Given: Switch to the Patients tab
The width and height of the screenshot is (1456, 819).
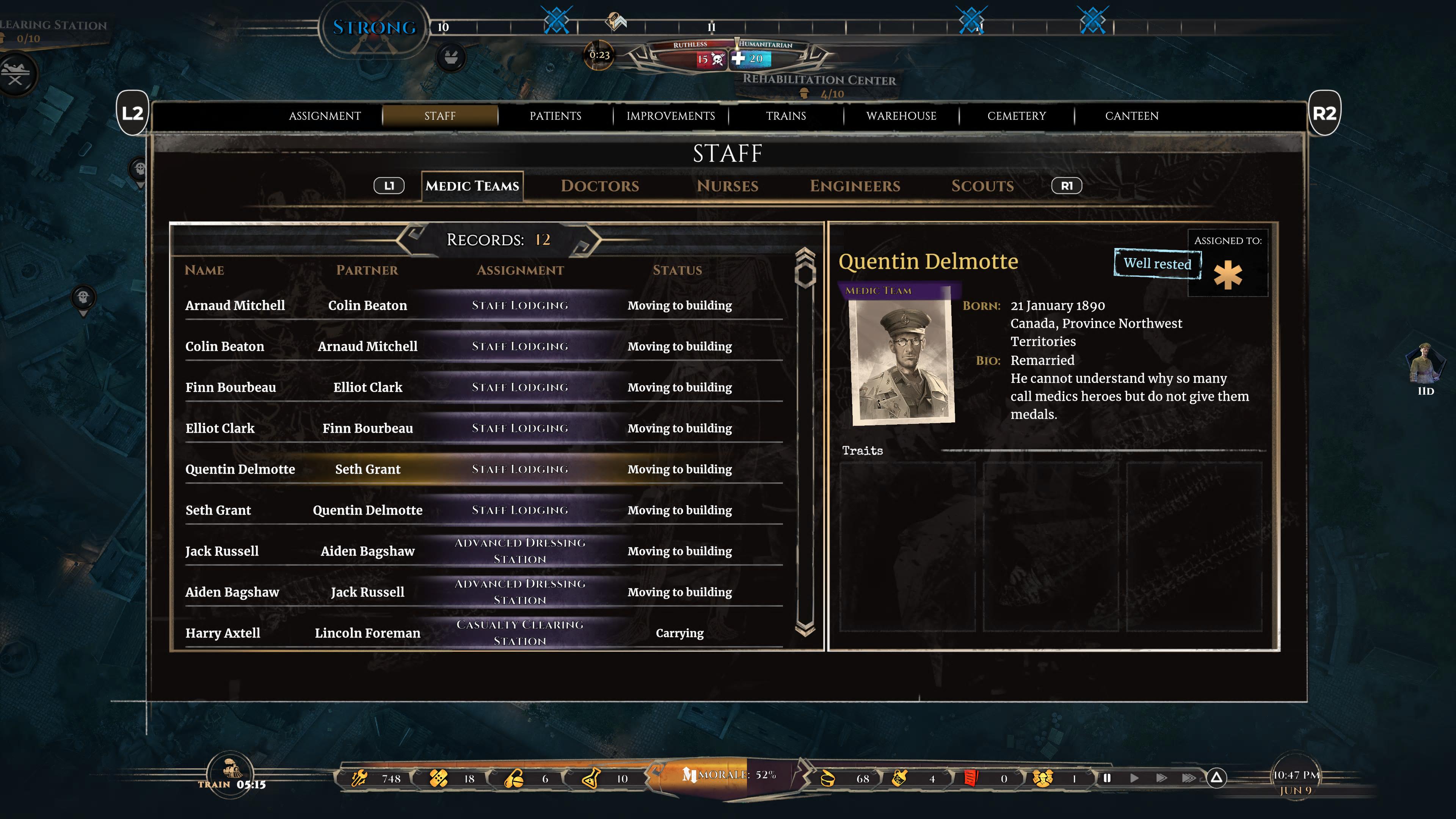Looking at the screenshot, I should point(555,116).
